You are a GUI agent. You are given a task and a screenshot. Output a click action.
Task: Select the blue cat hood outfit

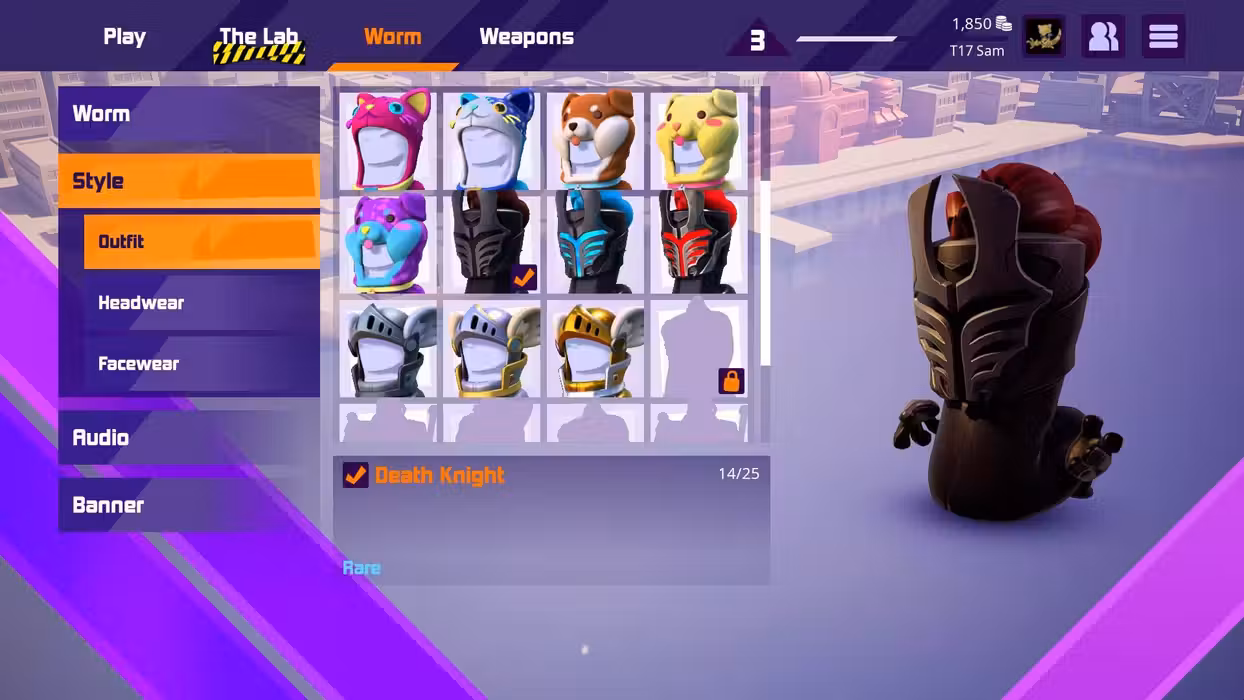click(x=491, y=140)
